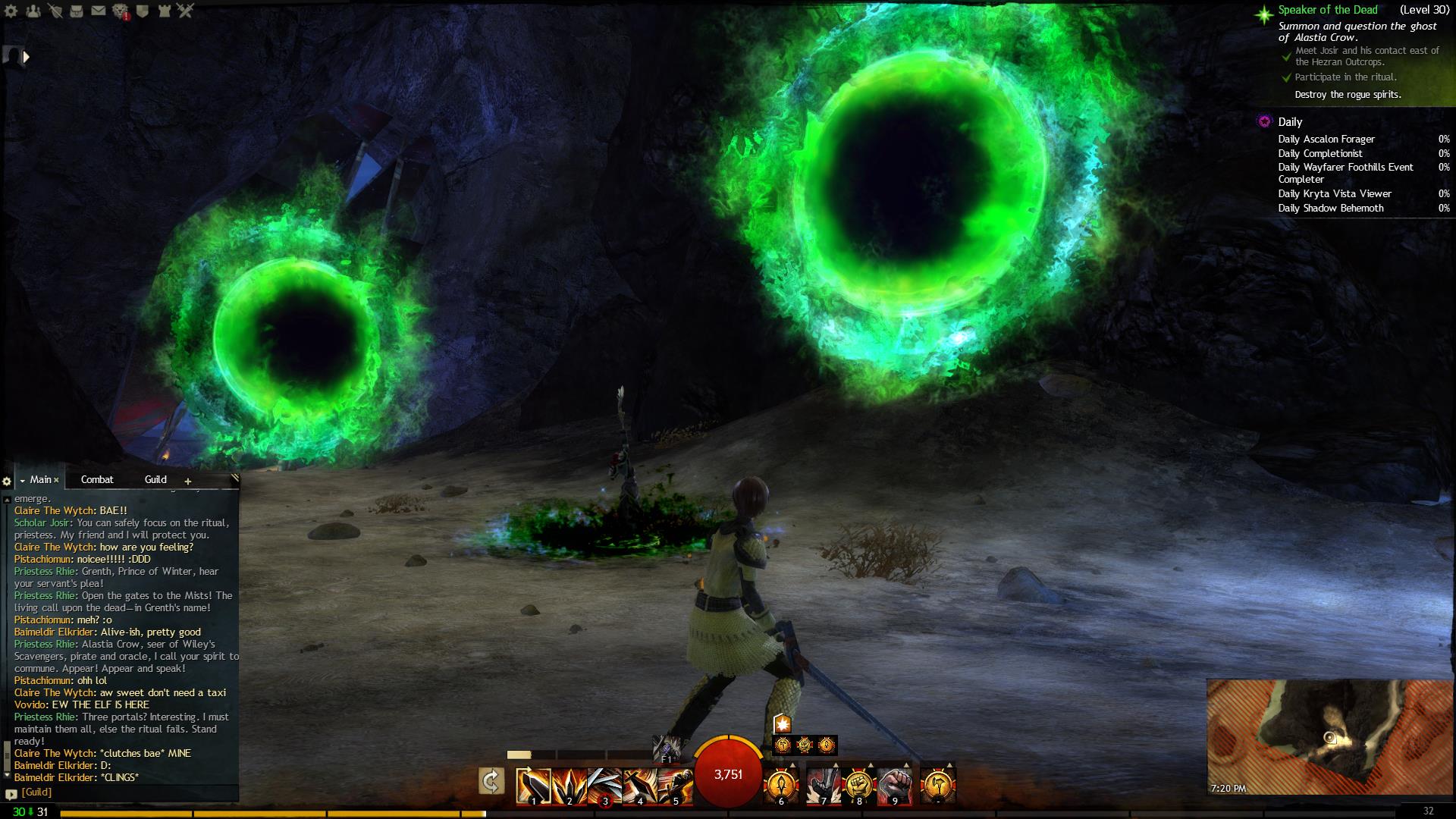Open the Black Lion Trading Company icon

point(121,11)
